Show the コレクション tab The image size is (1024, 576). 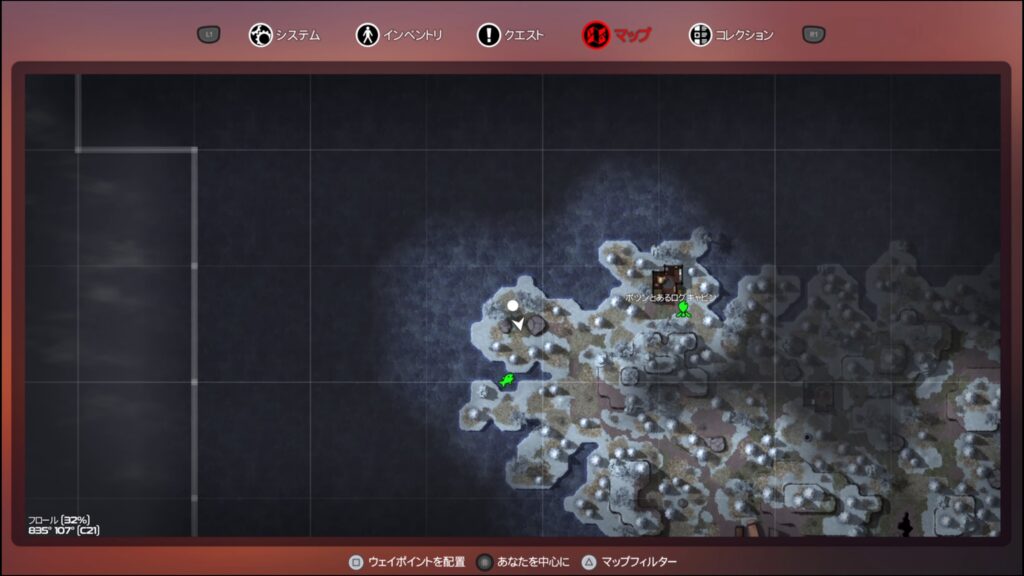pos(732,35)
